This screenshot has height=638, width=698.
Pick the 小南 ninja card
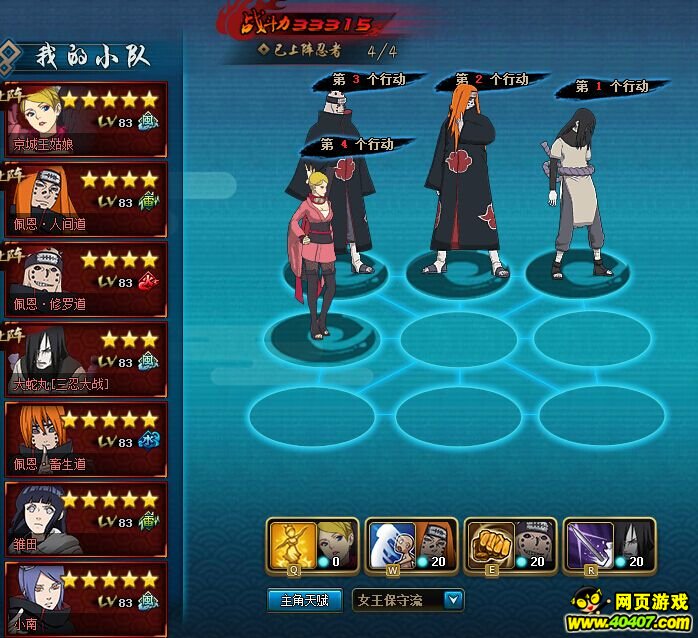tap(84, 598)
